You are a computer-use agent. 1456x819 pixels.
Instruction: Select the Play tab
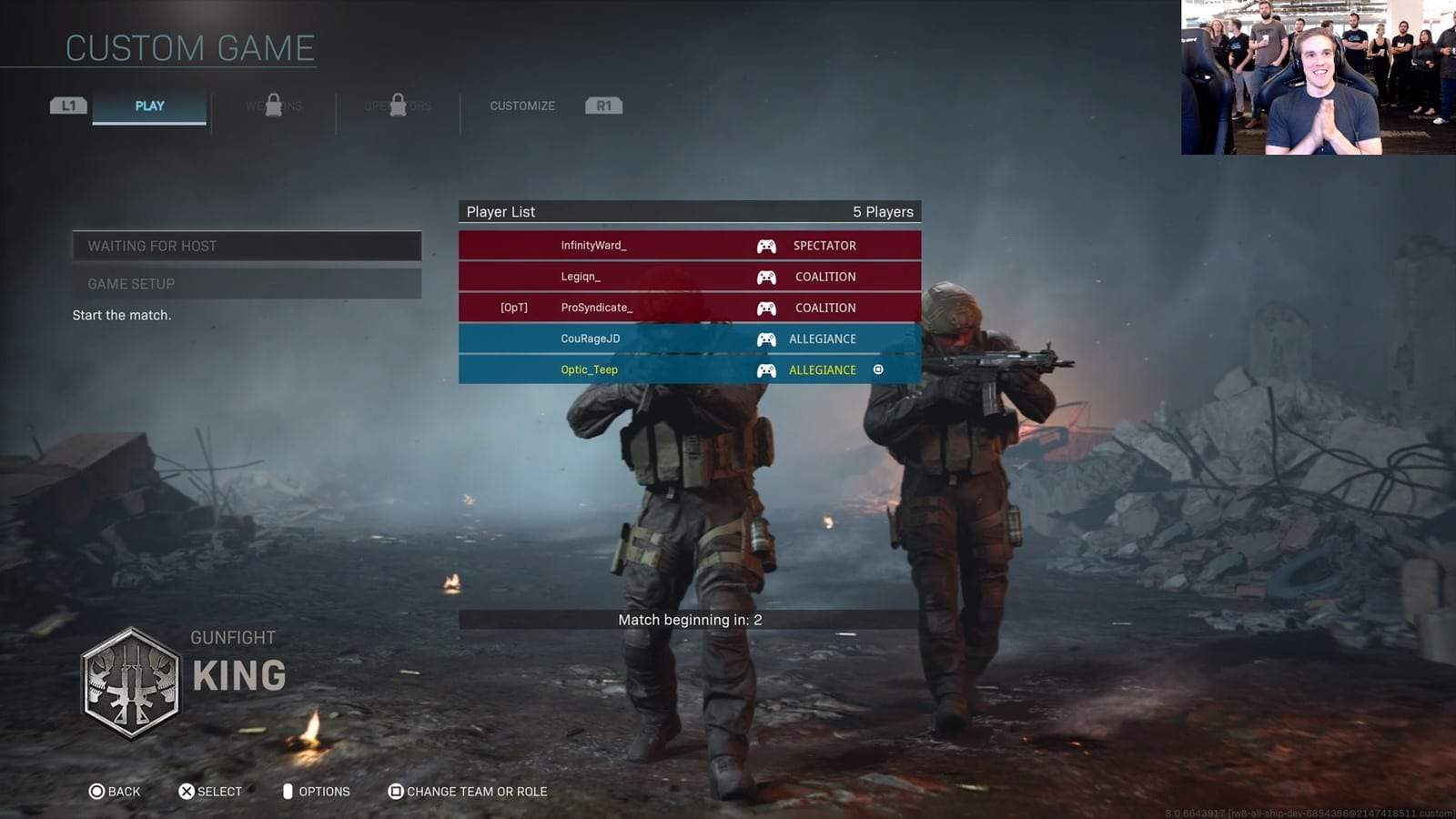(x=148, y=106)
